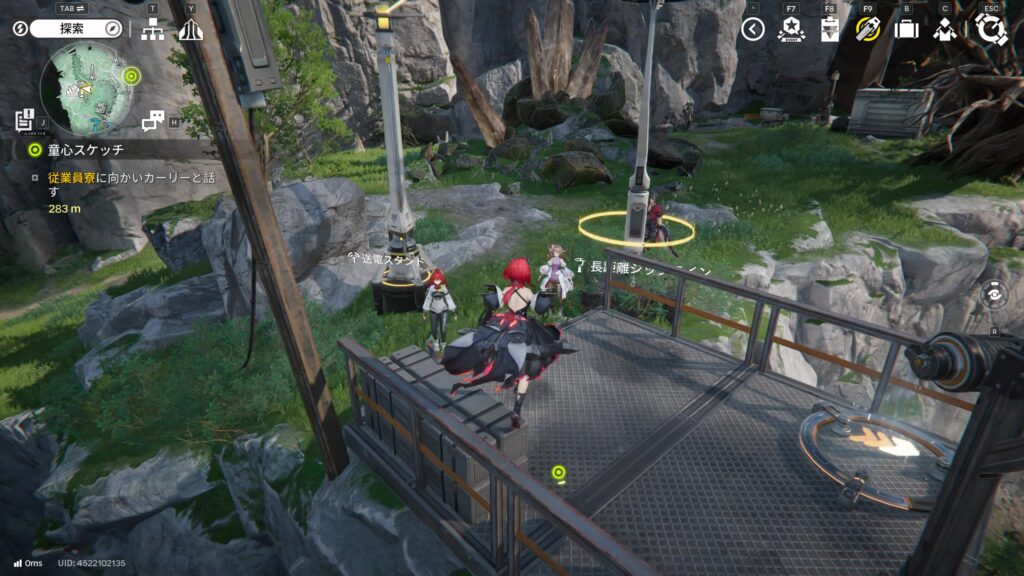Open the yellow-circled gadget icon
This screenshot has width=1024, height=576.
(867, 29)
